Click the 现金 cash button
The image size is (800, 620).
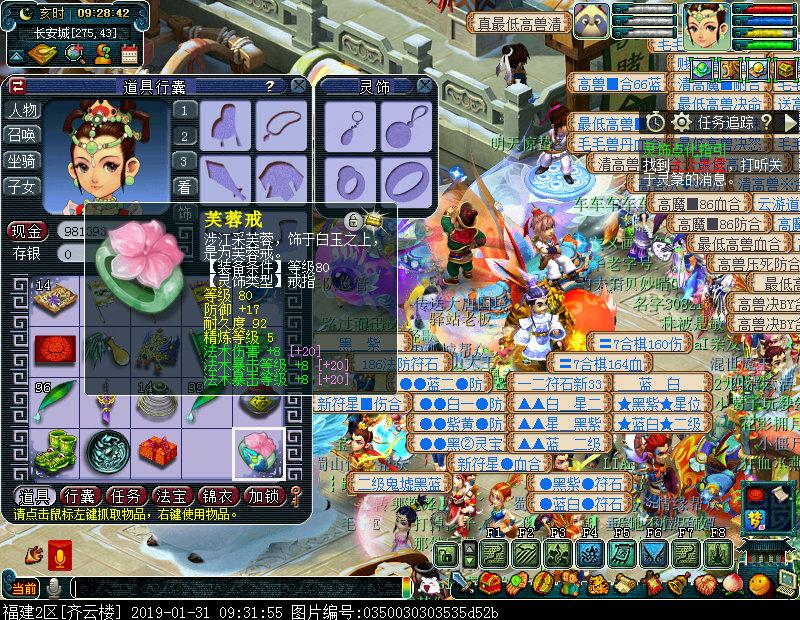[27, 231]
